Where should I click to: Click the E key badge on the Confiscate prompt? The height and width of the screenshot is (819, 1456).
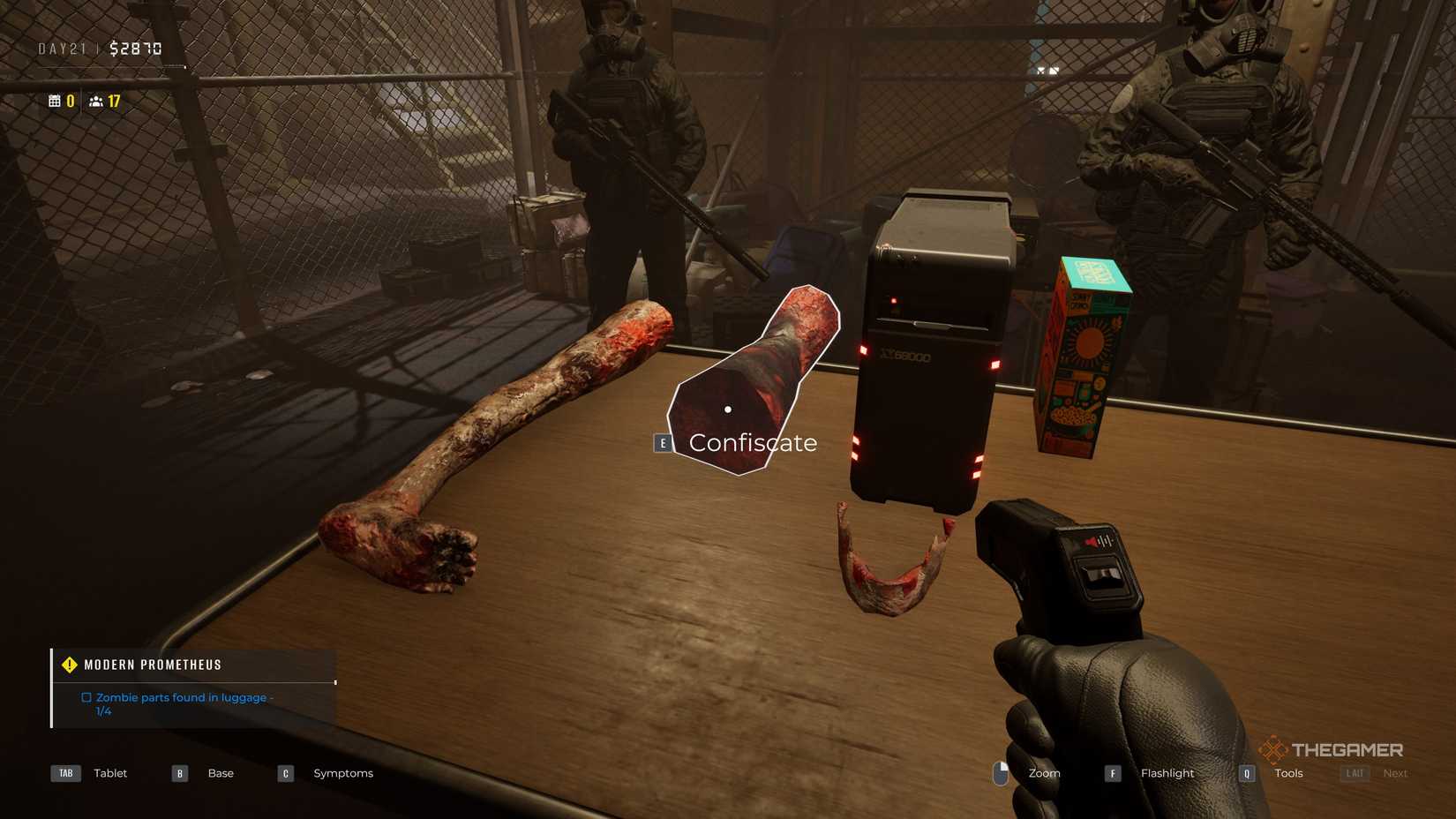(663, 443)
